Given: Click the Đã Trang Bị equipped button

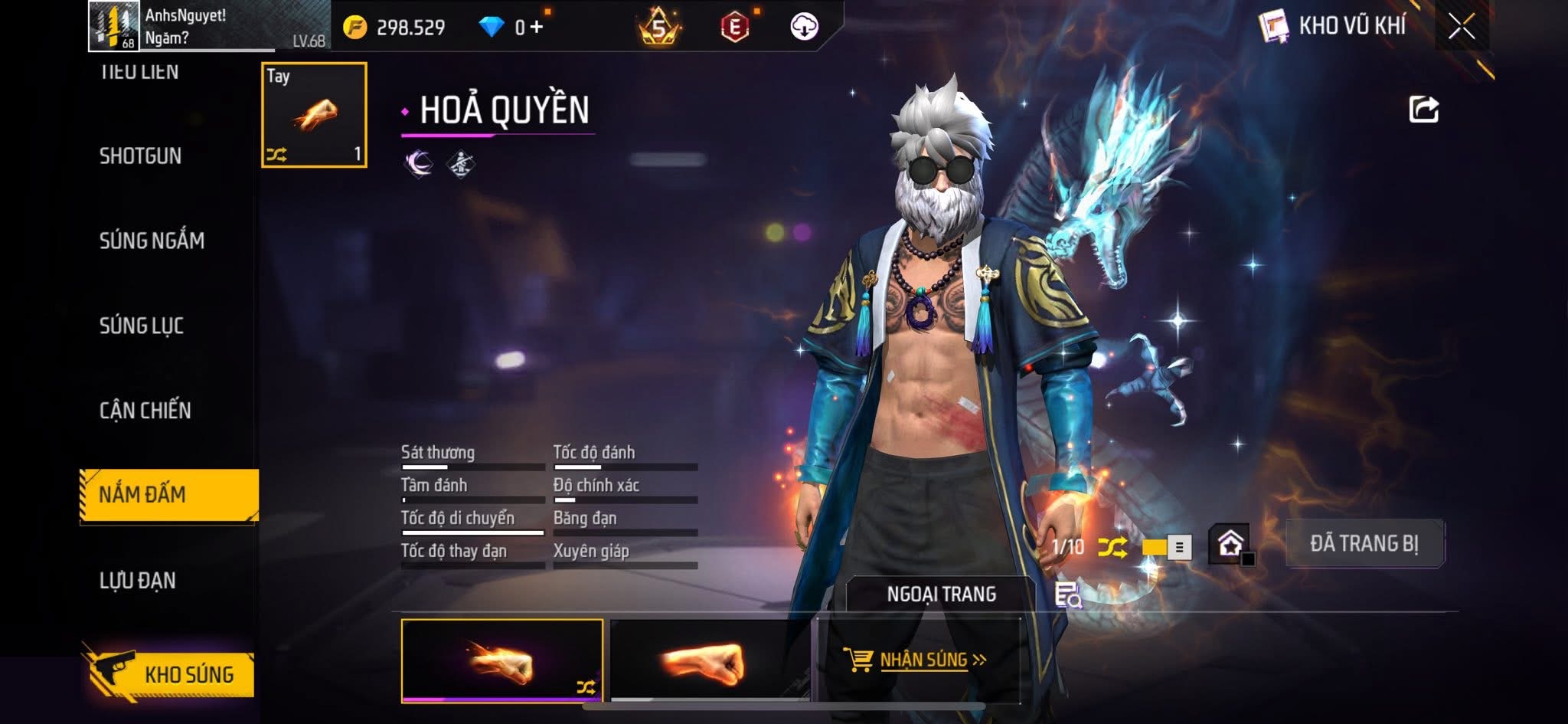Looking at the screenshot, I should point(1364,544).
